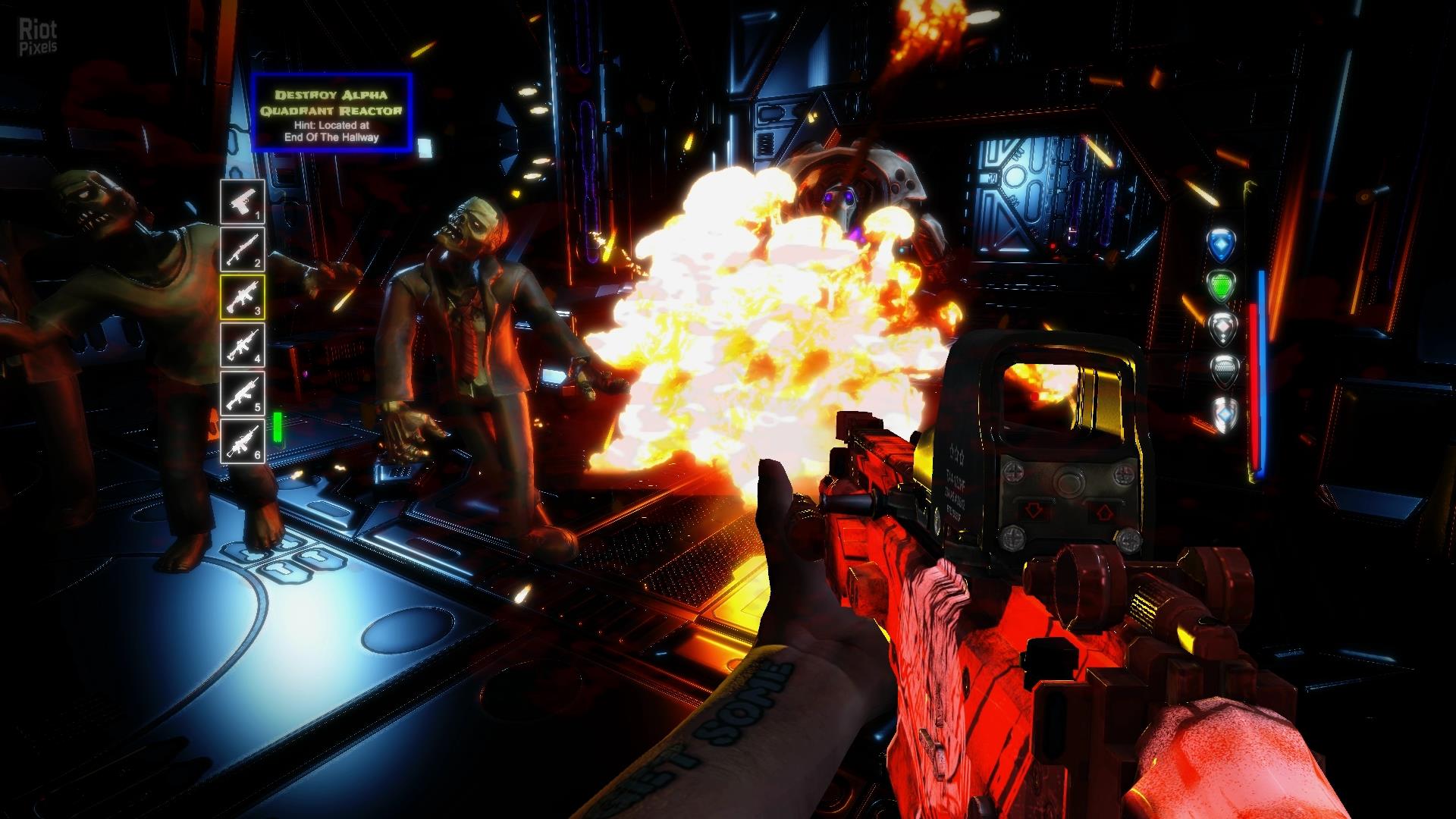
Task: Choose the highlighted weapon in slot 3
Action: [243, 297]
